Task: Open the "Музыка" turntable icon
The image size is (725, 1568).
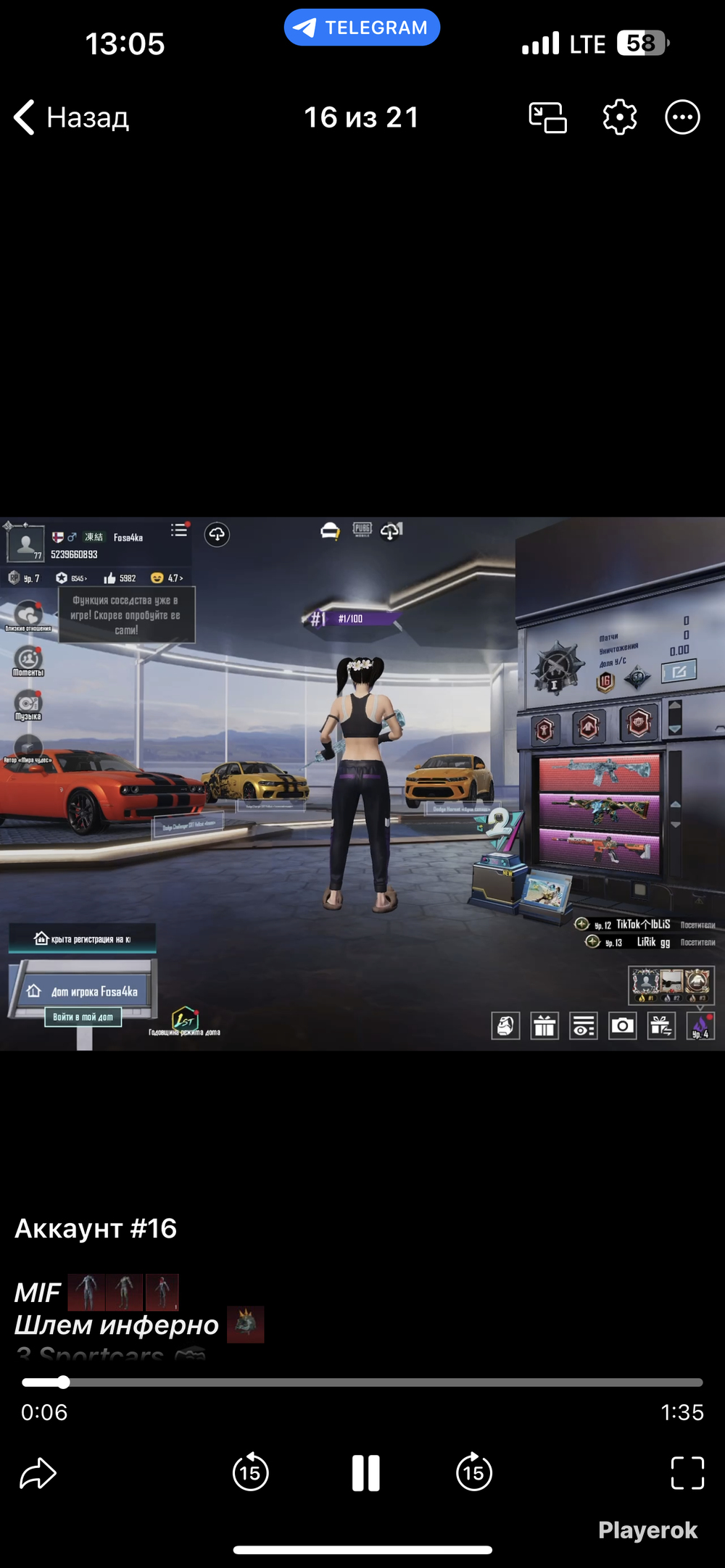Action: coord(28,704)
